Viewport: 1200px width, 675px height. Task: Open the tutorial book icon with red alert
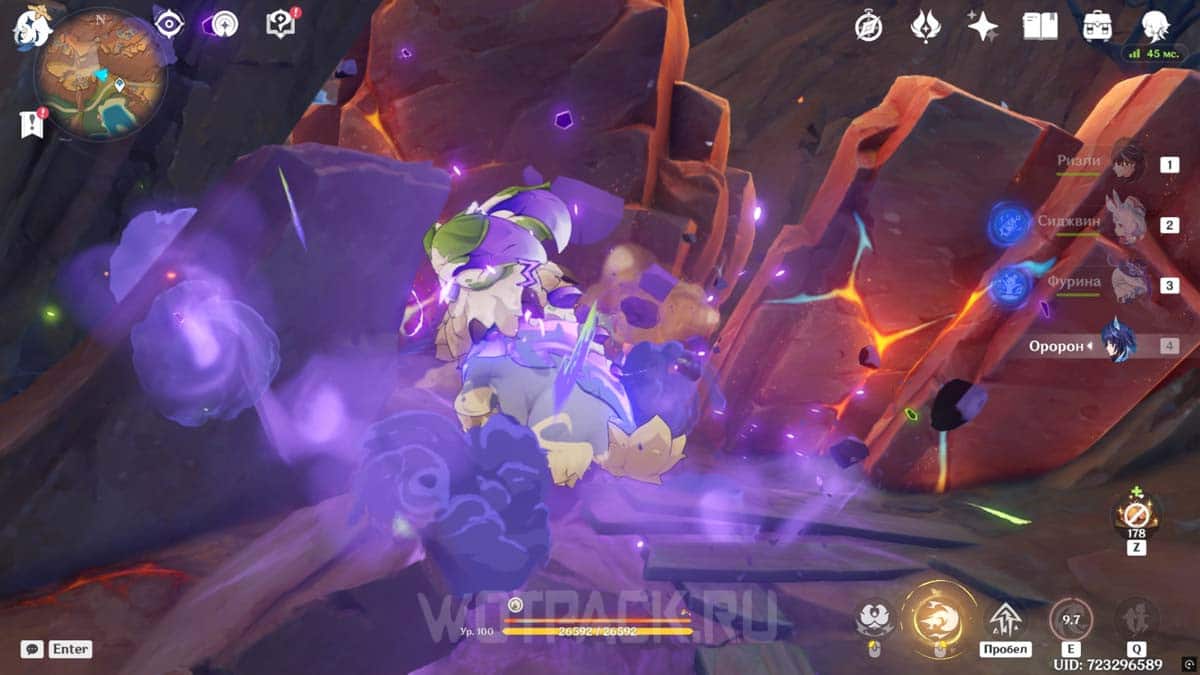(281, 24)
